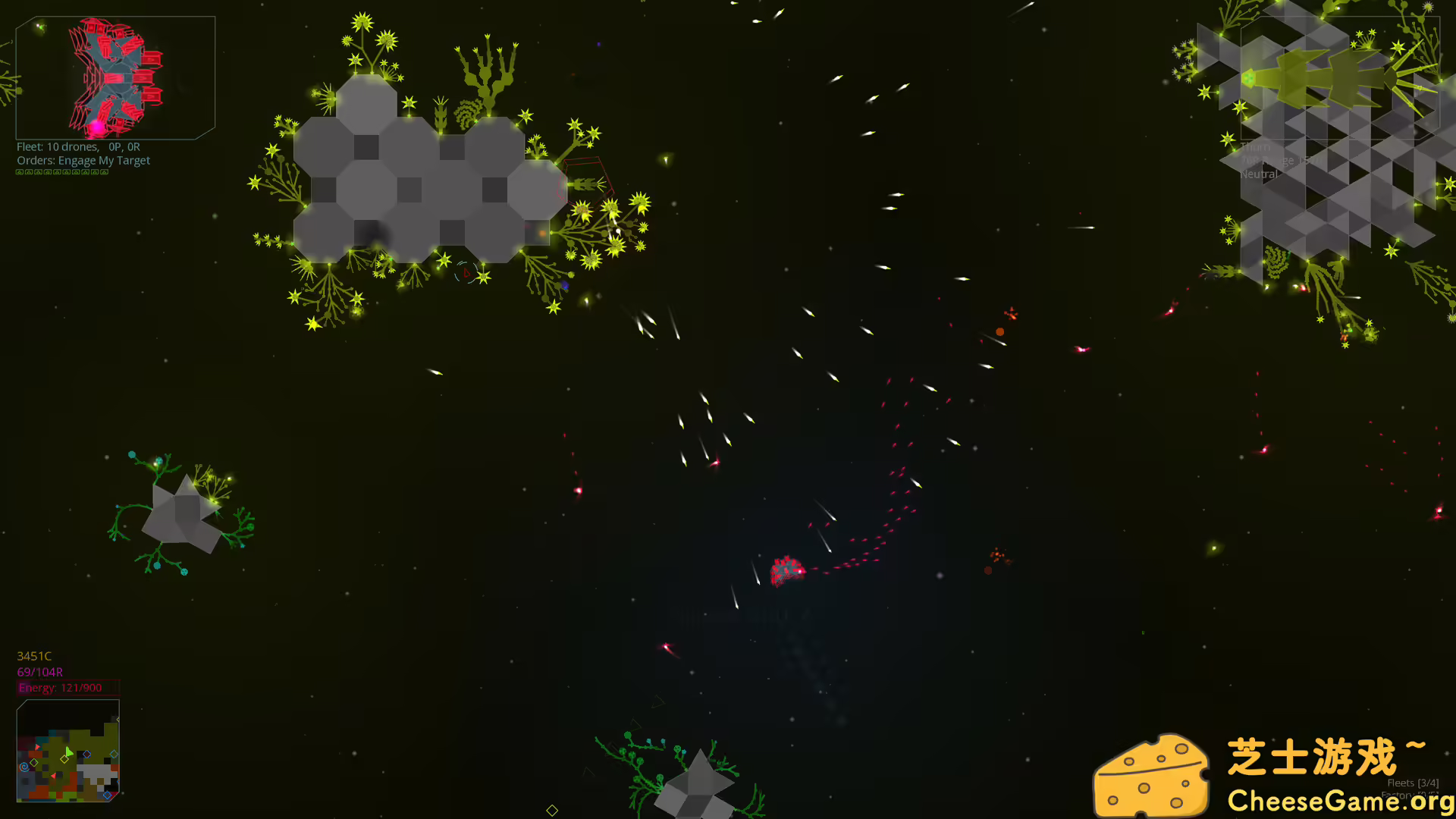The width and height of the screenshot is (1456, 819).
Task: Open the Orders: Engage My Target selector
Action: pyautogui.click(x=83, y=160)
